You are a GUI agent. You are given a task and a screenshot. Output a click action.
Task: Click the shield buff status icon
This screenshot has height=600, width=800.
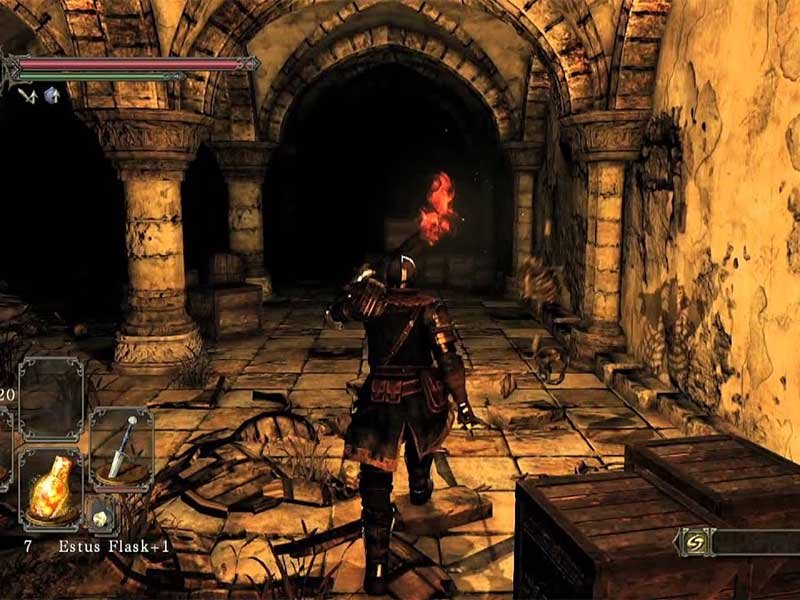click(51, 94)
